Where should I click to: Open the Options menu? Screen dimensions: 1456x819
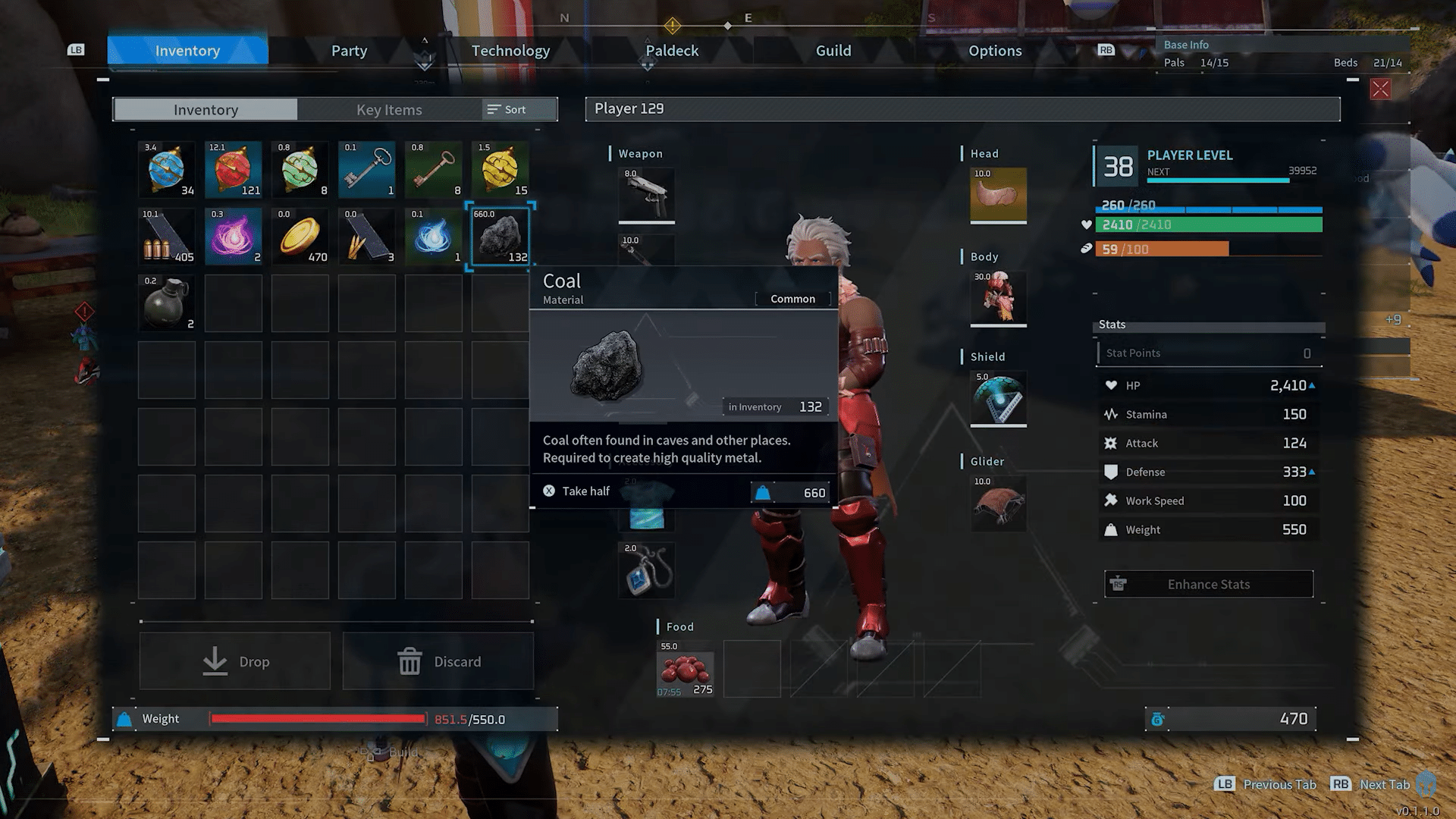(995, 50)
